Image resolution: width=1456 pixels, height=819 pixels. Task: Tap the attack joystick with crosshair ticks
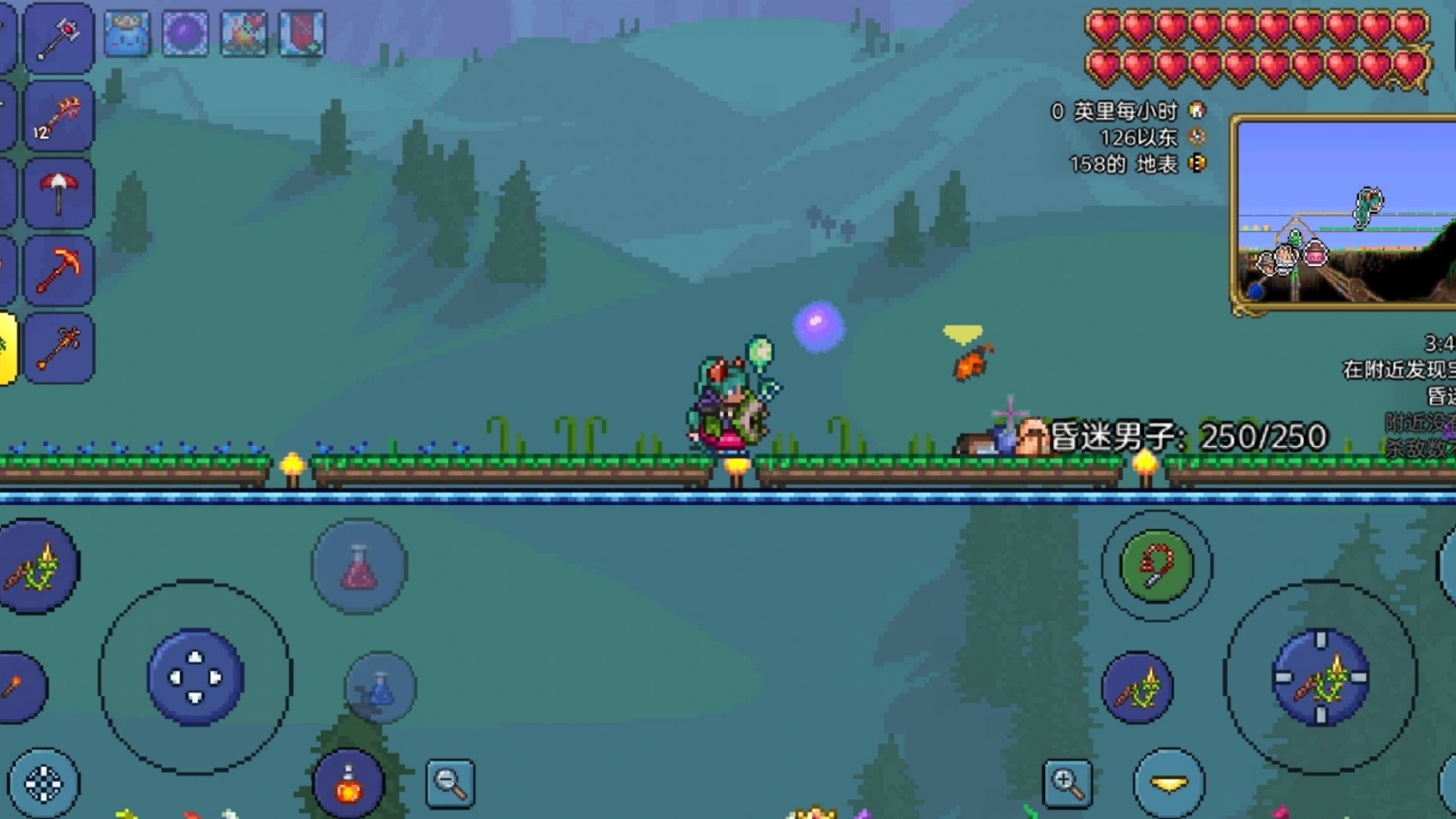pyautogui.click(x=1320, y=677)
